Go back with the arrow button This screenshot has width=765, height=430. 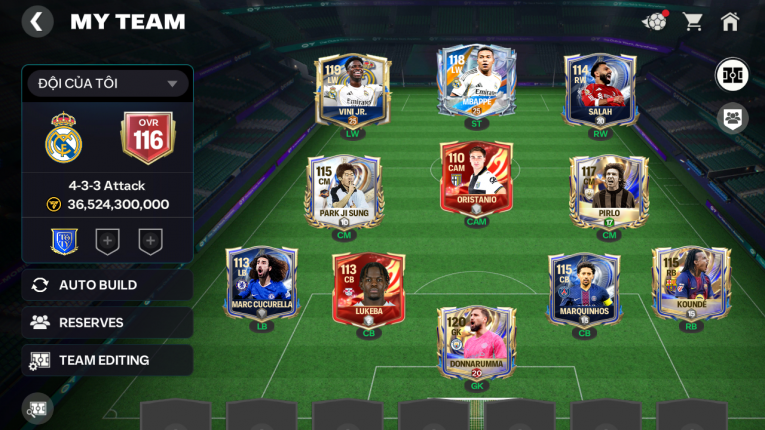[x=37, y=21]
